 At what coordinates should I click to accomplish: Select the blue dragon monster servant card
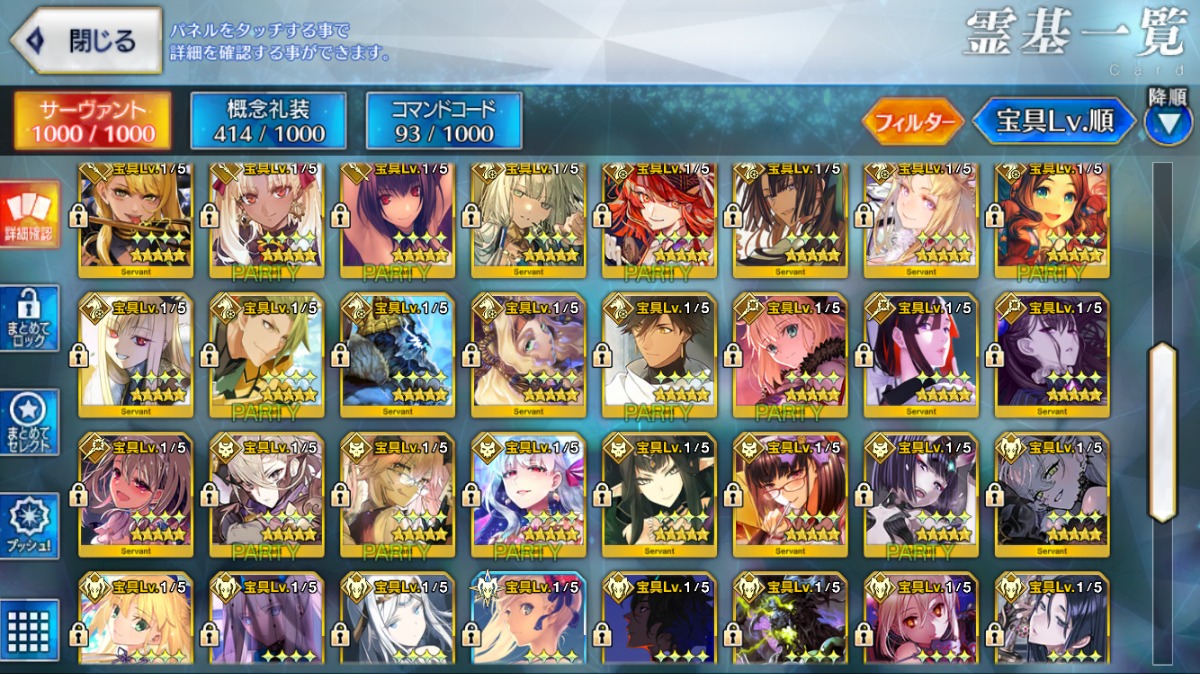point(397,354)
